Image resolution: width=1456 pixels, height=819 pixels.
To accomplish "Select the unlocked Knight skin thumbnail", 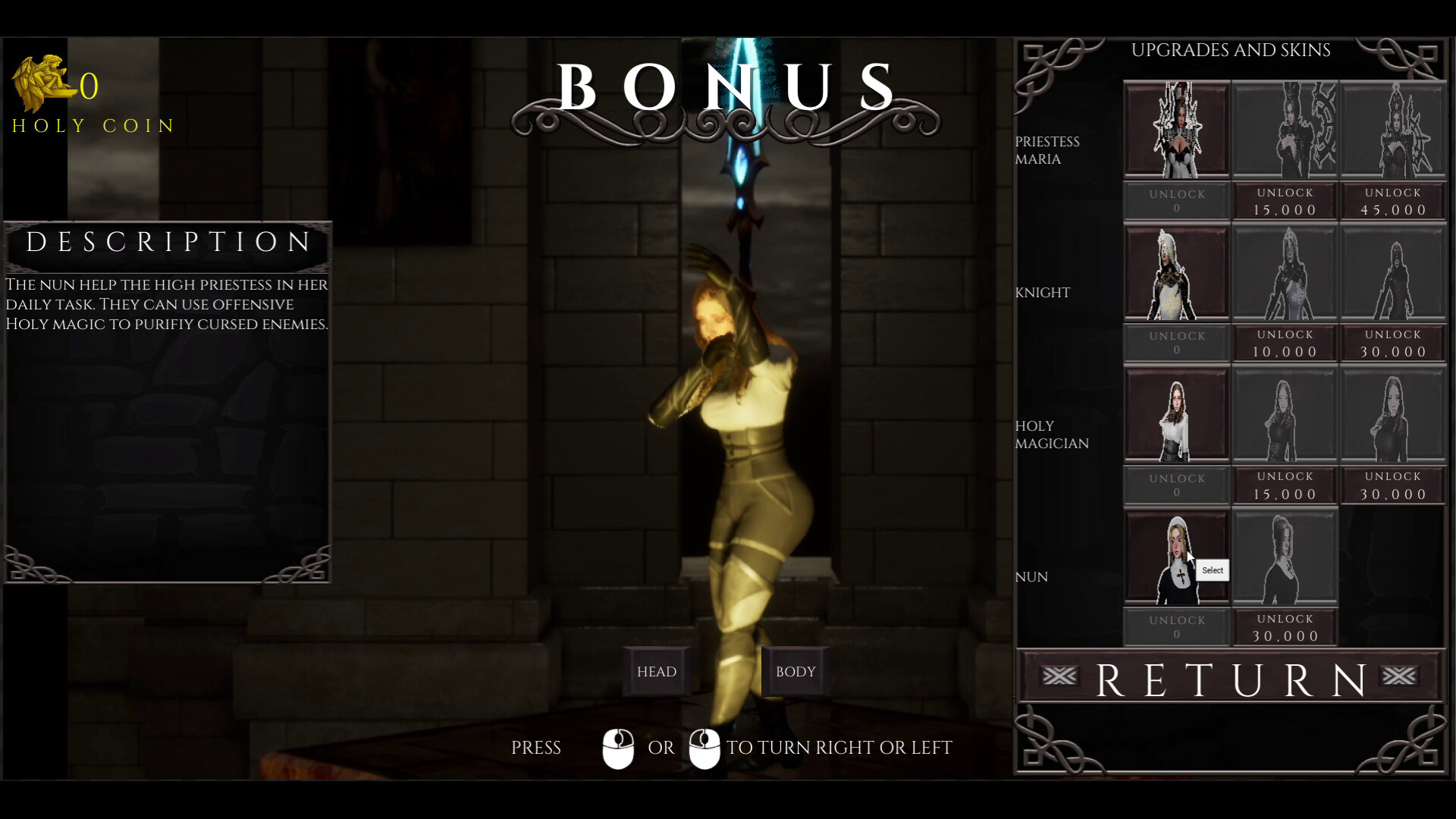I will pos(1176,273).
